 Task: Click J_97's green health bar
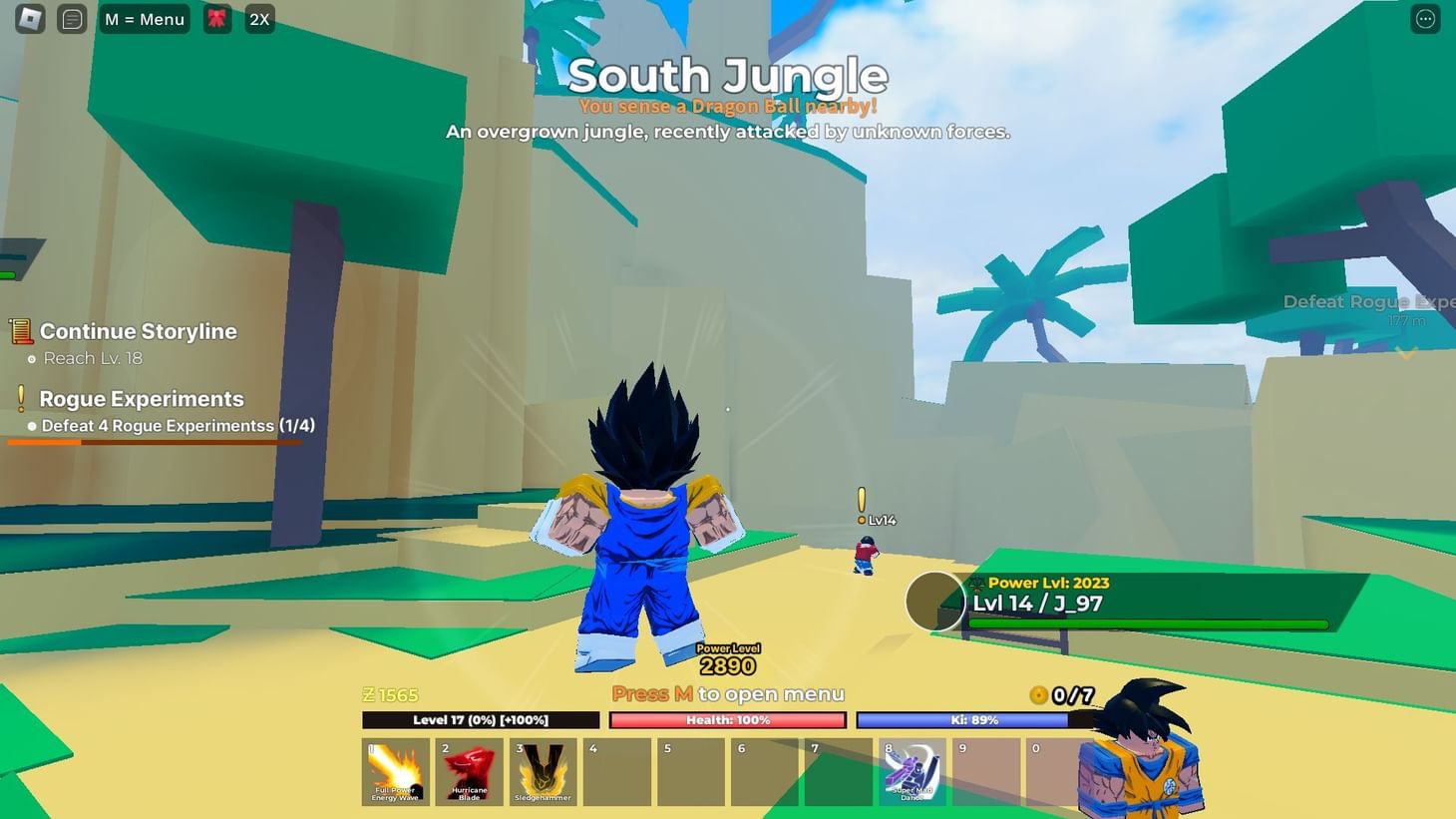pos(1147,623)
